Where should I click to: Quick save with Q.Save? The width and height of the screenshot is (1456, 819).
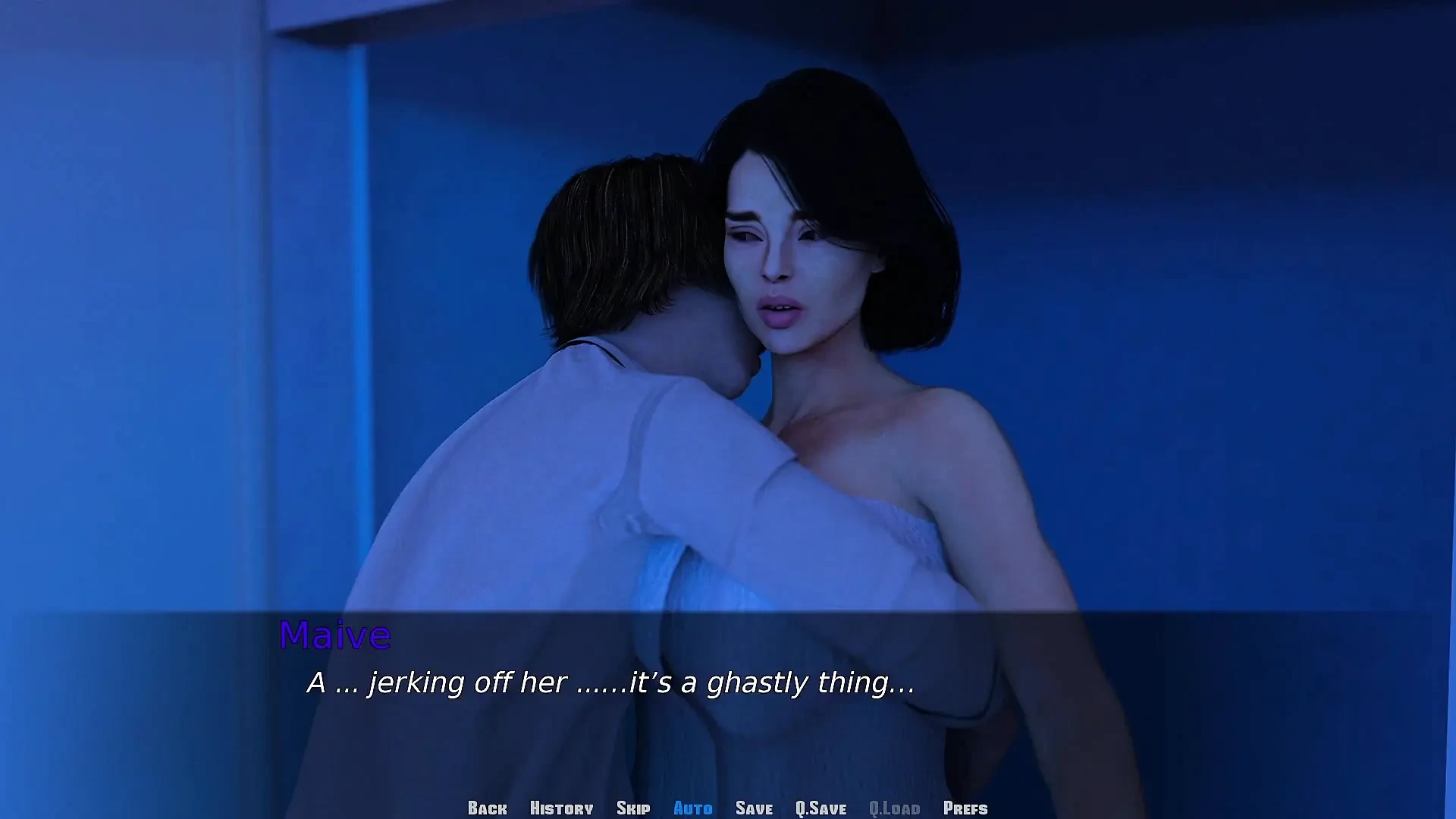pyautogui.click(x=821, y=808)
